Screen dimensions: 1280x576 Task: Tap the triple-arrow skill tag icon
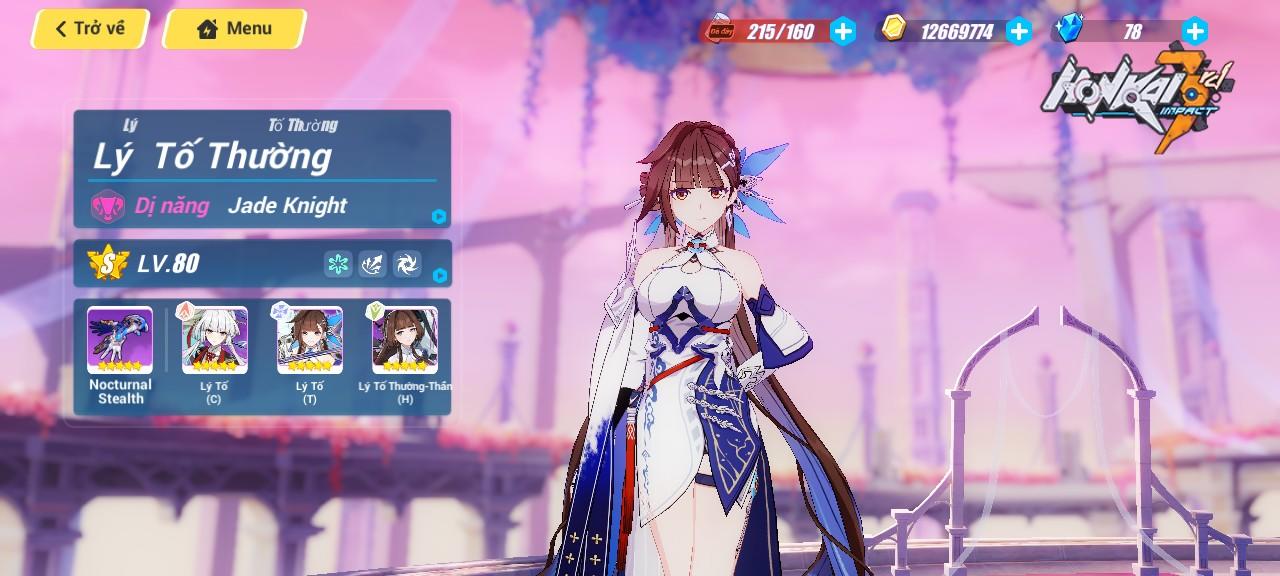pos(372,264)
